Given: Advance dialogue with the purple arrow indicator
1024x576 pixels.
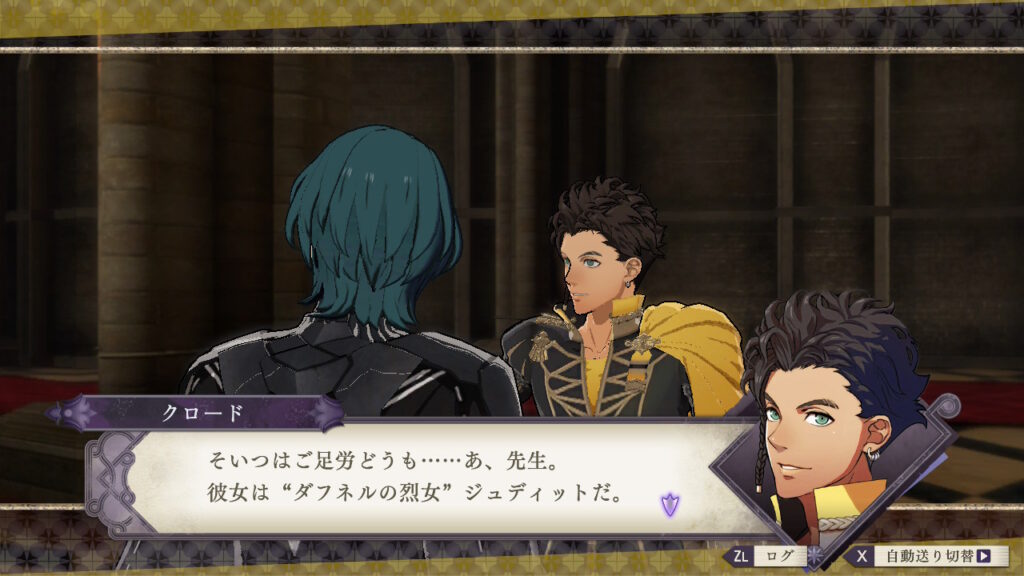Looking at the screenshot, I should click(668, 503).
